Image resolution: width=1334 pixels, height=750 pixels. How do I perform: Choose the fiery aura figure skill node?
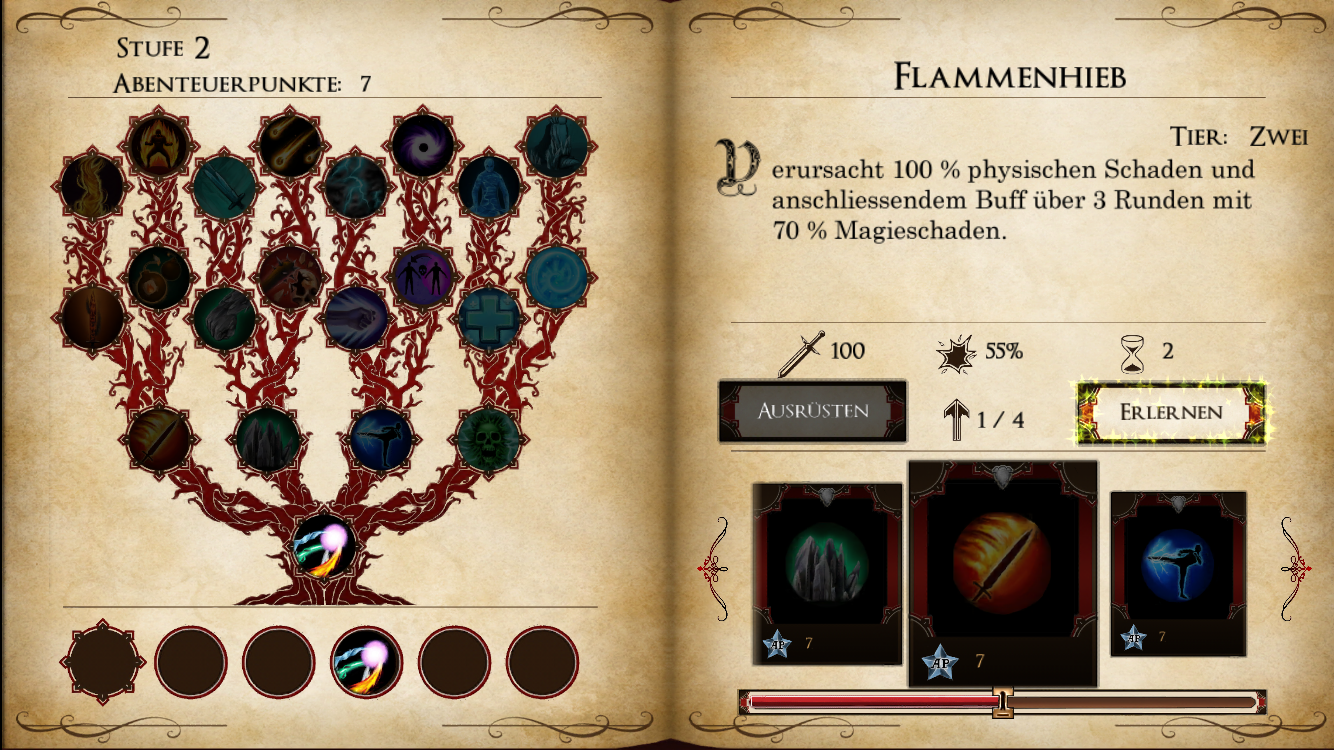[158, 147]
